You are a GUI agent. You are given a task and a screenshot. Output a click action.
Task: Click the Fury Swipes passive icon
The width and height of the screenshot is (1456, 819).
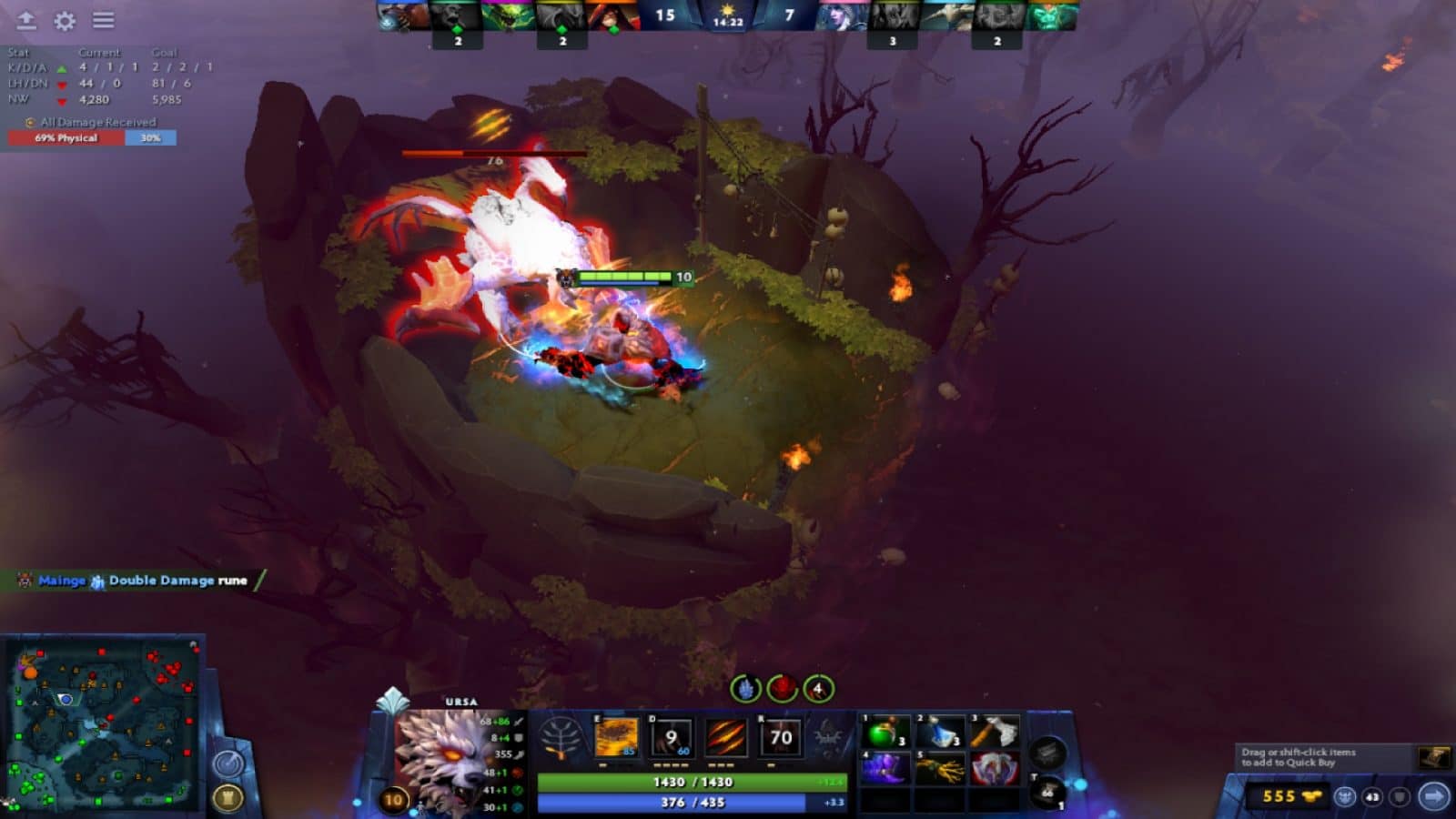pyautogui.click(x=725, y=735)
